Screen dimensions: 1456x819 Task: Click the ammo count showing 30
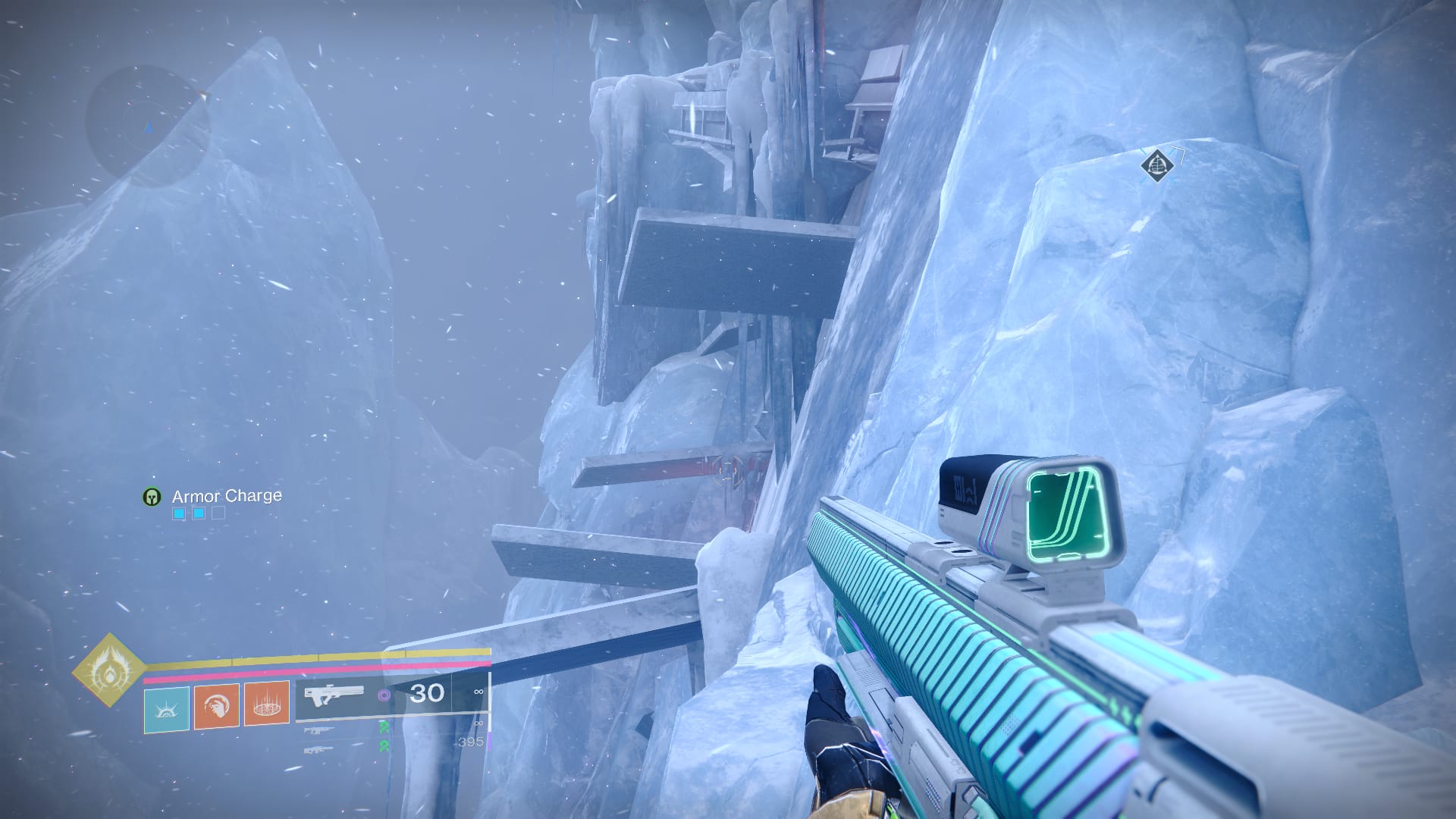tap(427, 692)
